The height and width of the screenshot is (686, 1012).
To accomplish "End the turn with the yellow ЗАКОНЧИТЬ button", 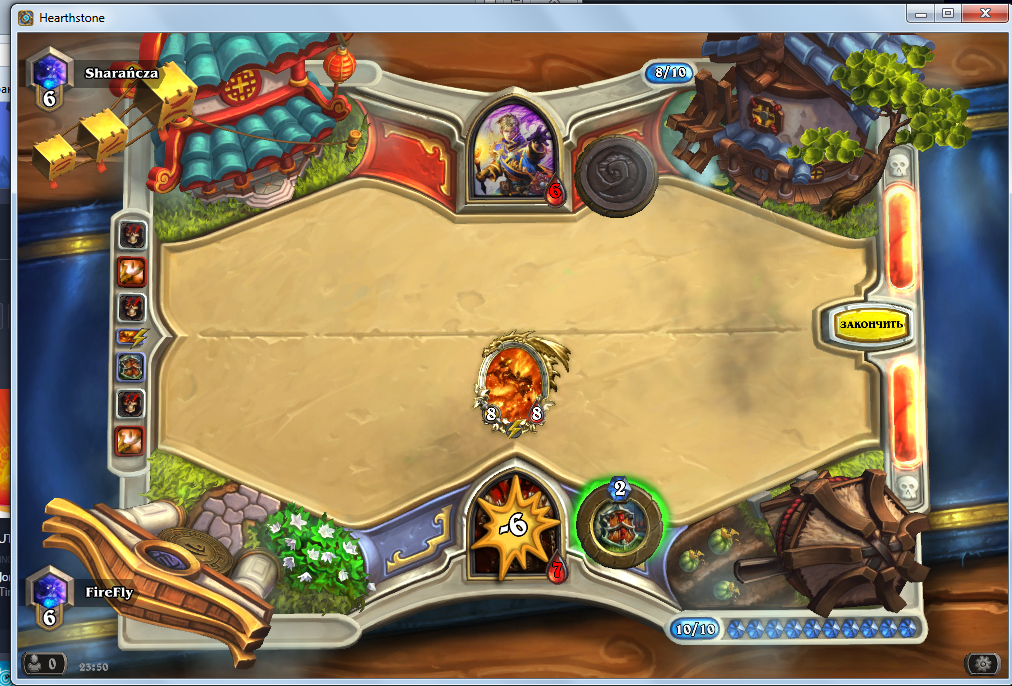I will tap(871, 324).
